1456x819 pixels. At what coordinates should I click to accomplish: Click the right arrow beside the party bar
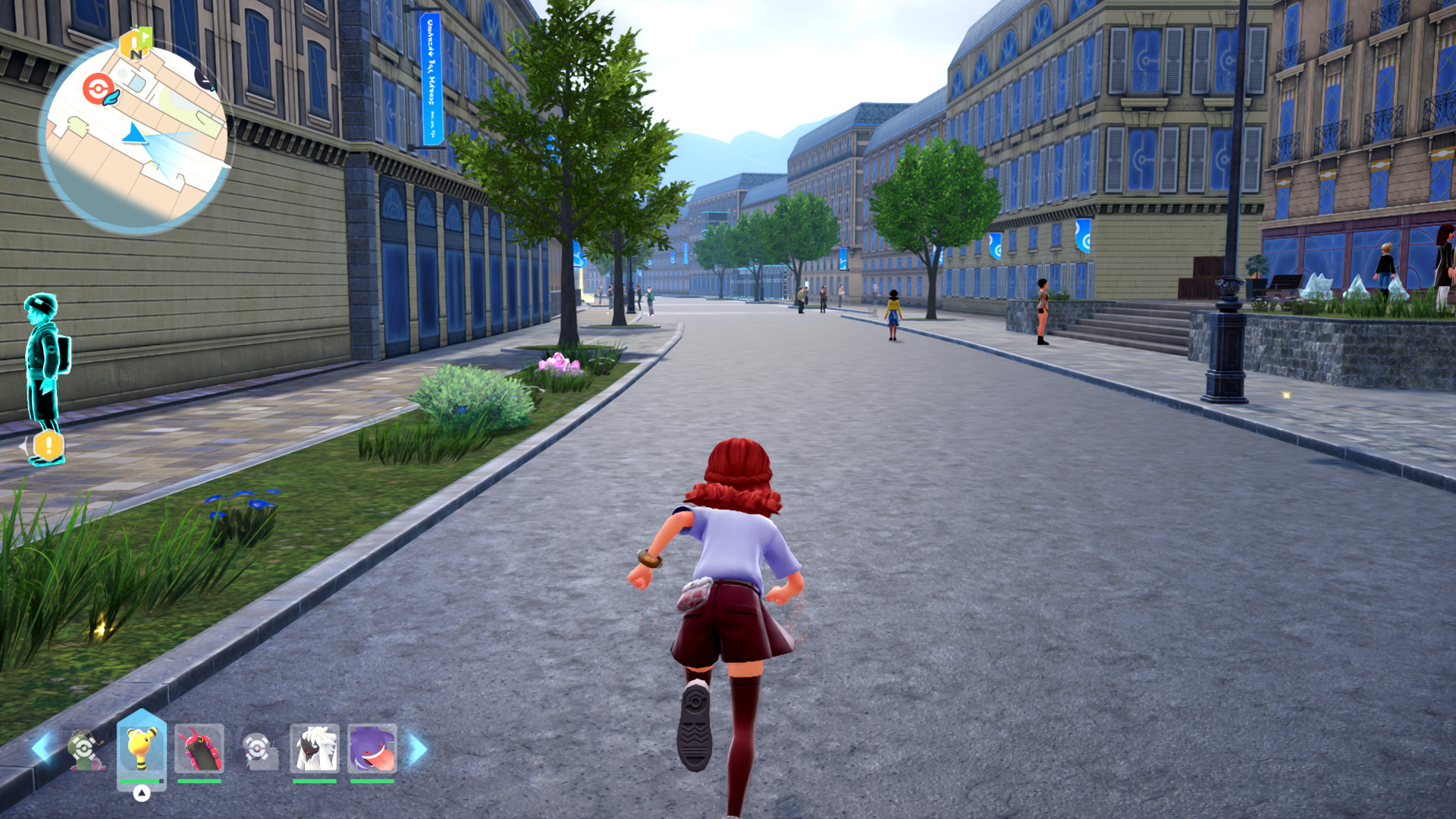[418, 748]
